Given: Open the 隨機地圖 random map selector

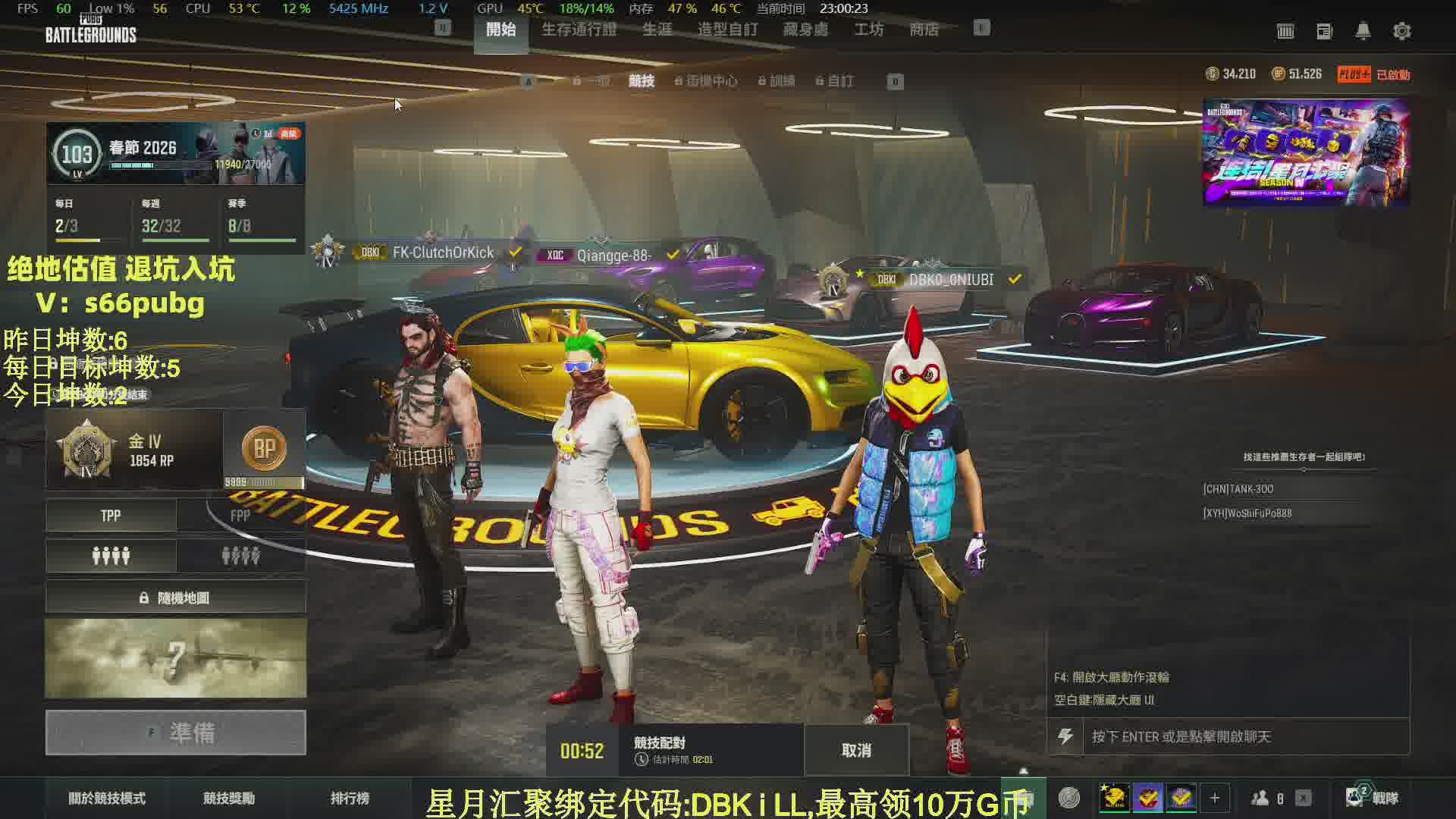Looking at the screenshot, I should coord(176,598).
